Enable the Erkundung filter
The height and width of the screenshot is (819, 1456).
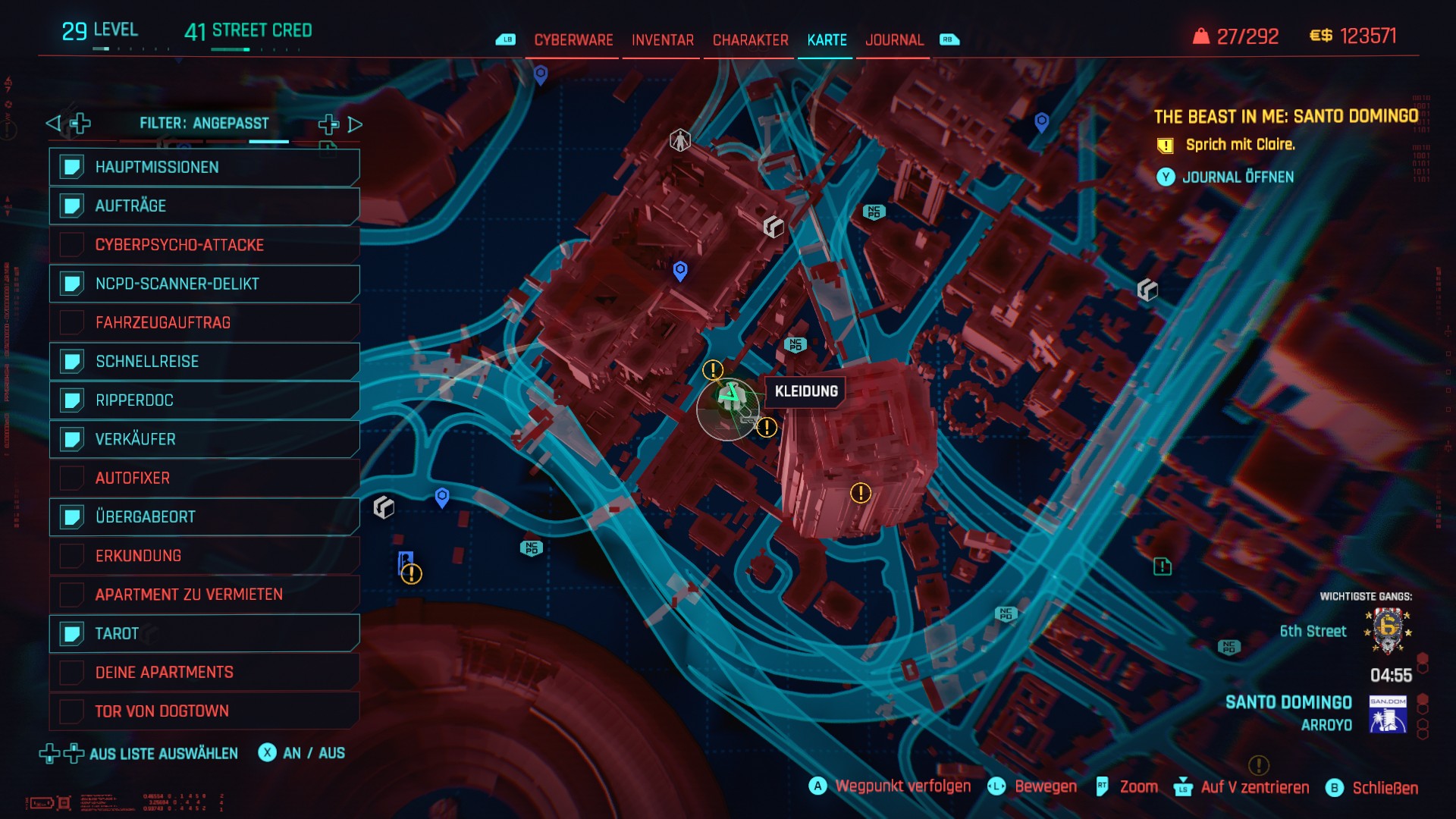tap(205, 556)
